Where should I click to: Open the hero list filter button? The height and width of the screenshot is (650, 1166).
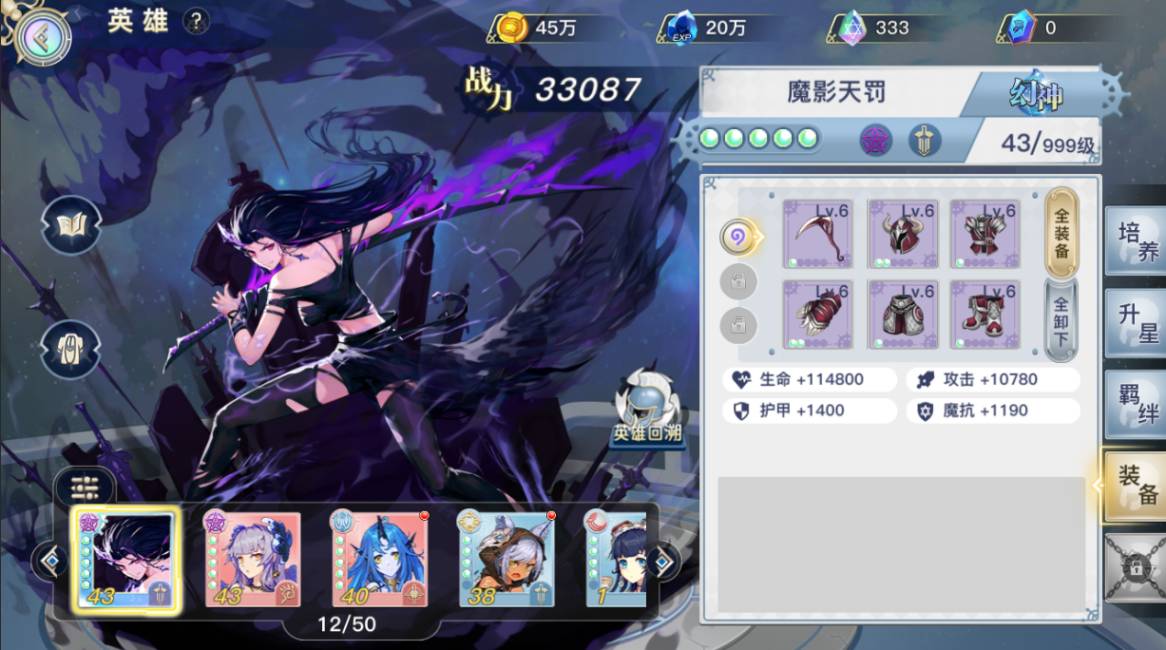(x=84, y=488)
